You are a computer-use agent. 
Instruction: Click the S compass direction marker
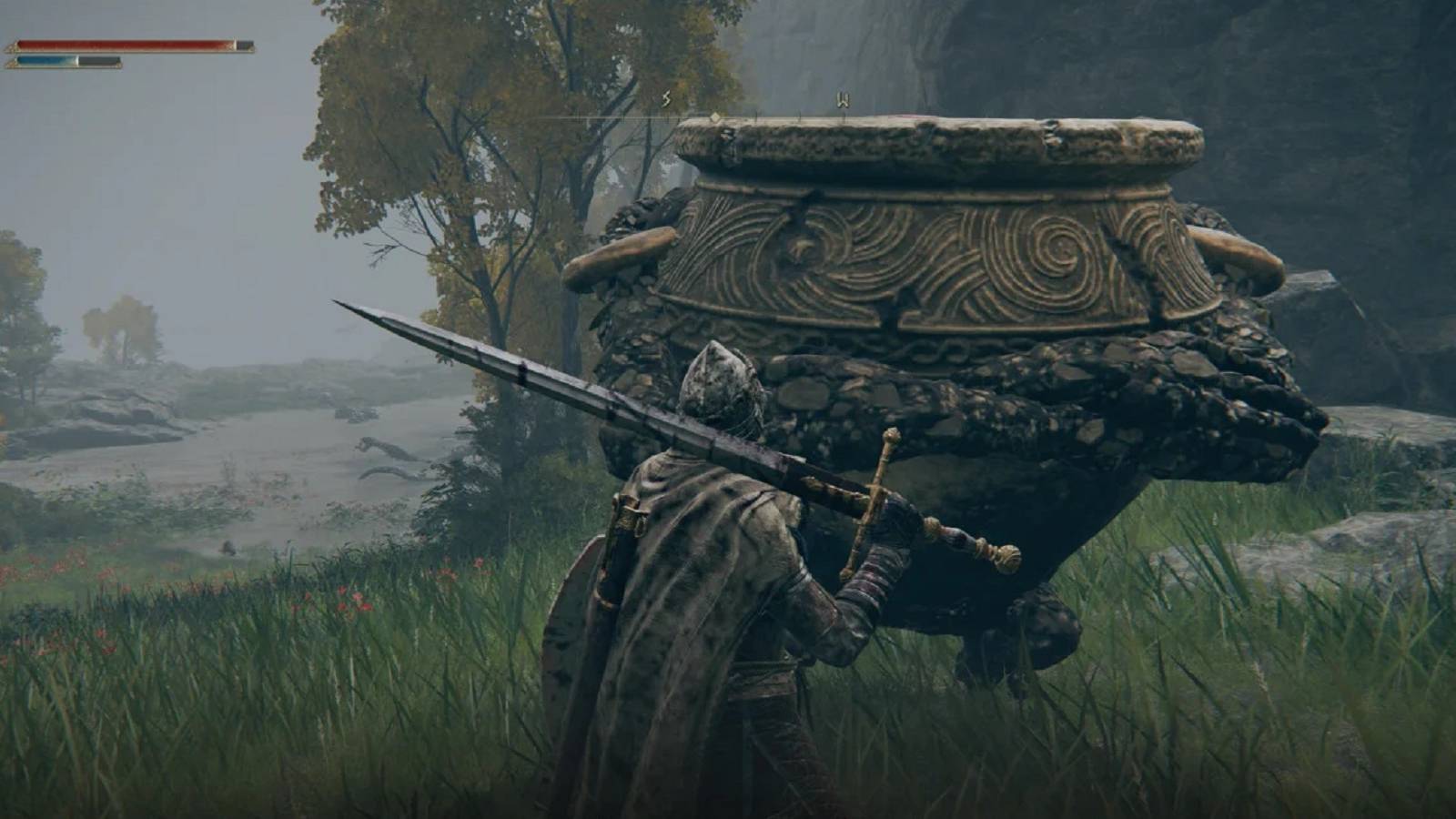click(667, 98)
